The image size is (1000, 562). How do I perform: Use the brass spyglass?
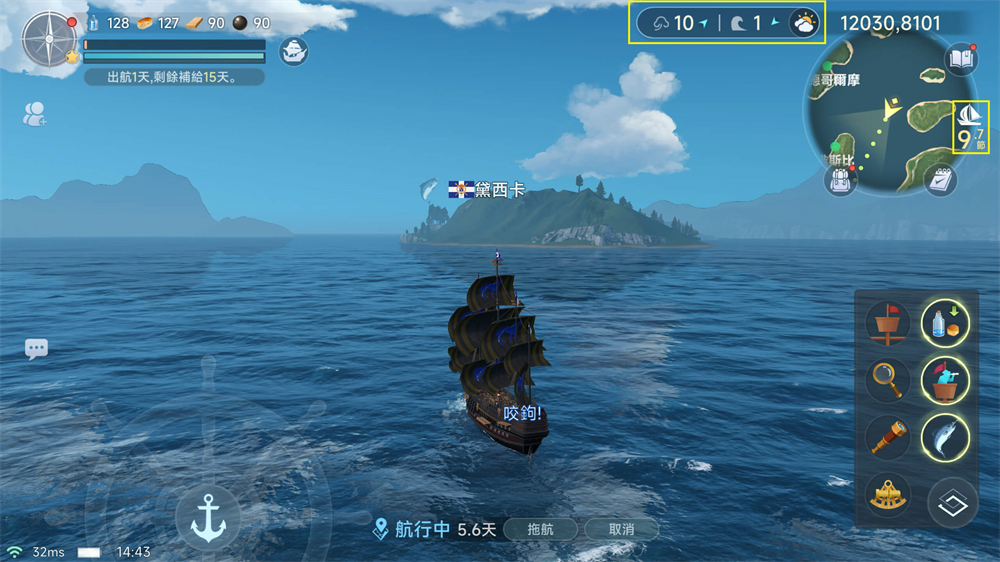point(887,437)
